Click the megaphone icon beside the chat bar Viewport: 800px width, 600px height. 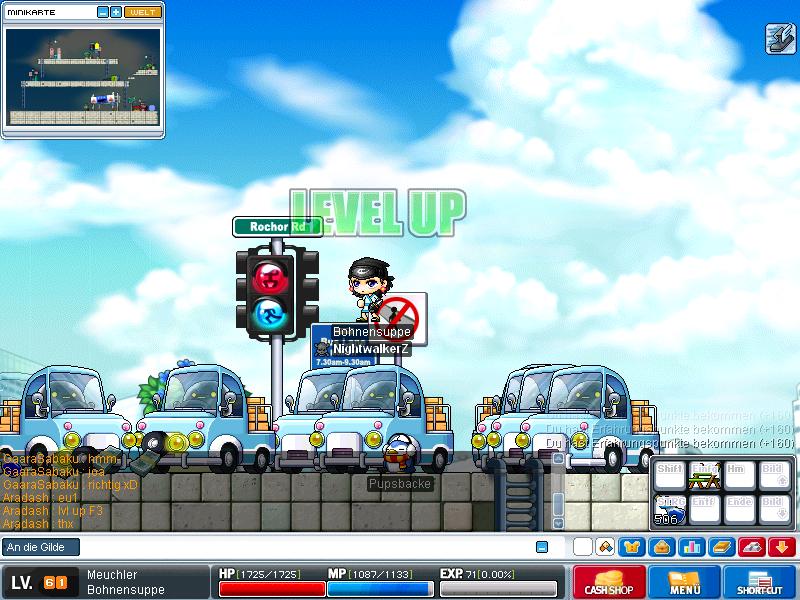coord(605,547)
